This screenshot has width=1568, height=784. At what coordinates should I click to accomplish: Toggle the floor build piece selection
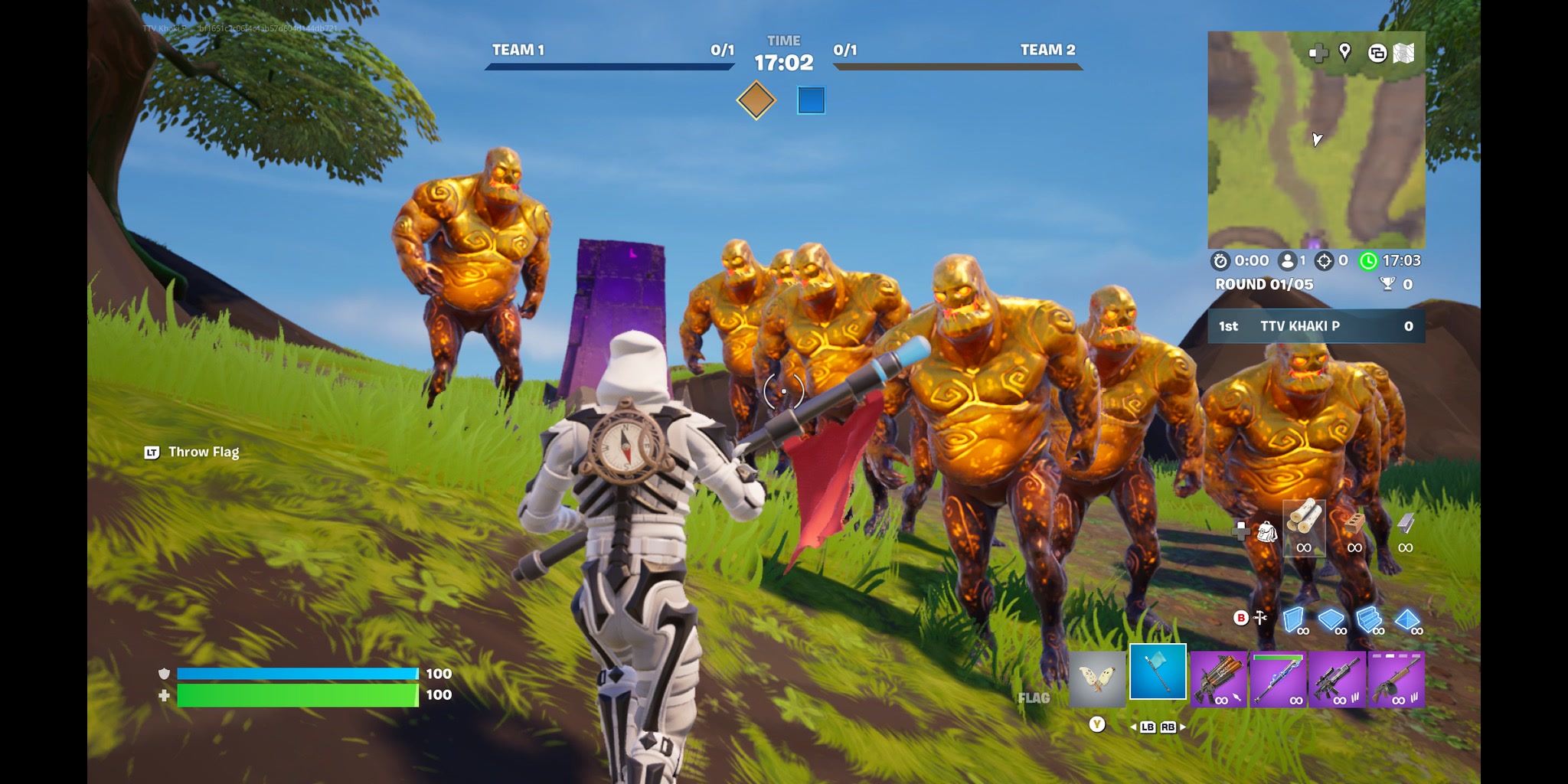point(1332,619)
